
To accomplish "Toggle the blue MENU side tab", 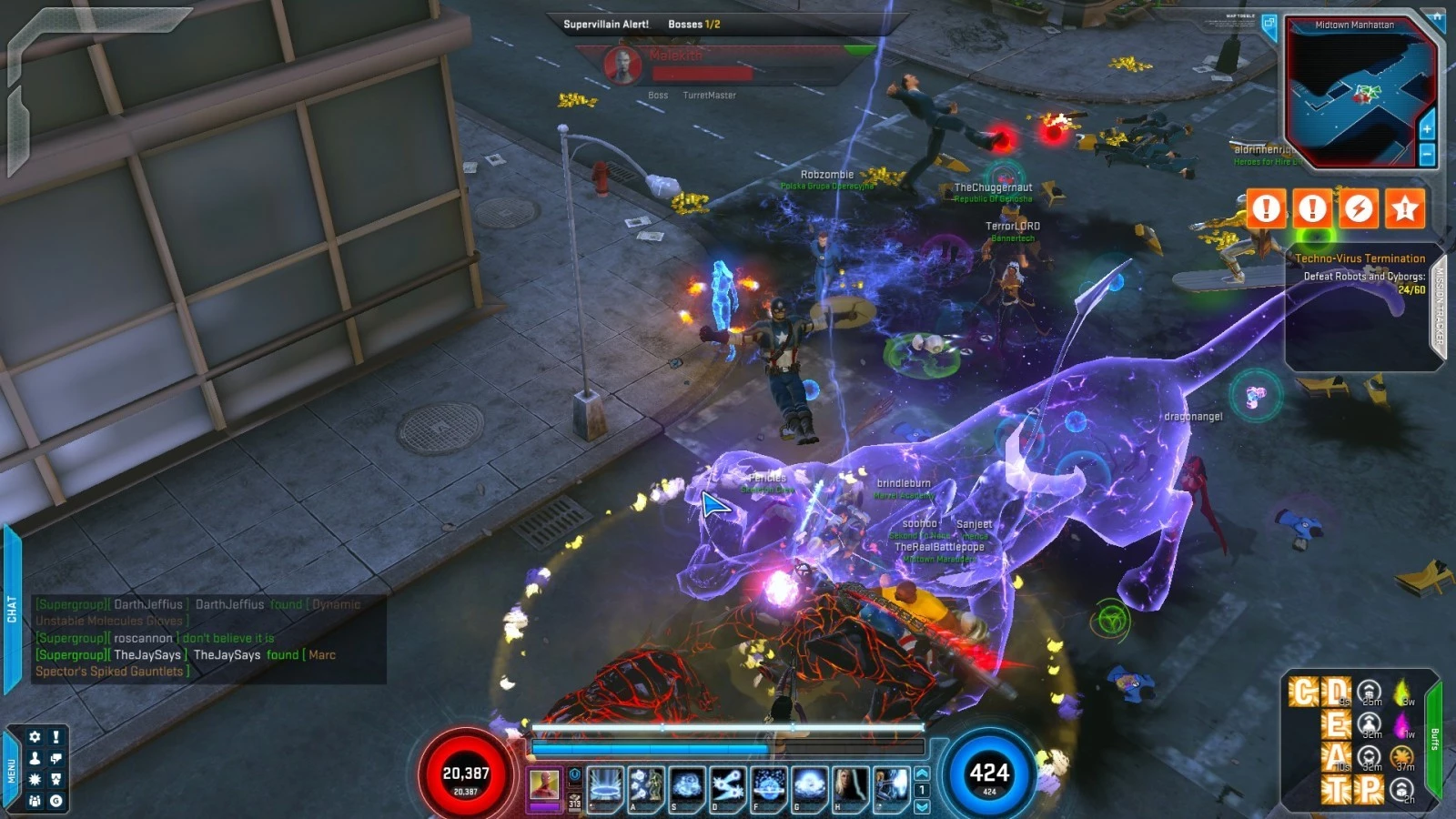I will (11, 770).
